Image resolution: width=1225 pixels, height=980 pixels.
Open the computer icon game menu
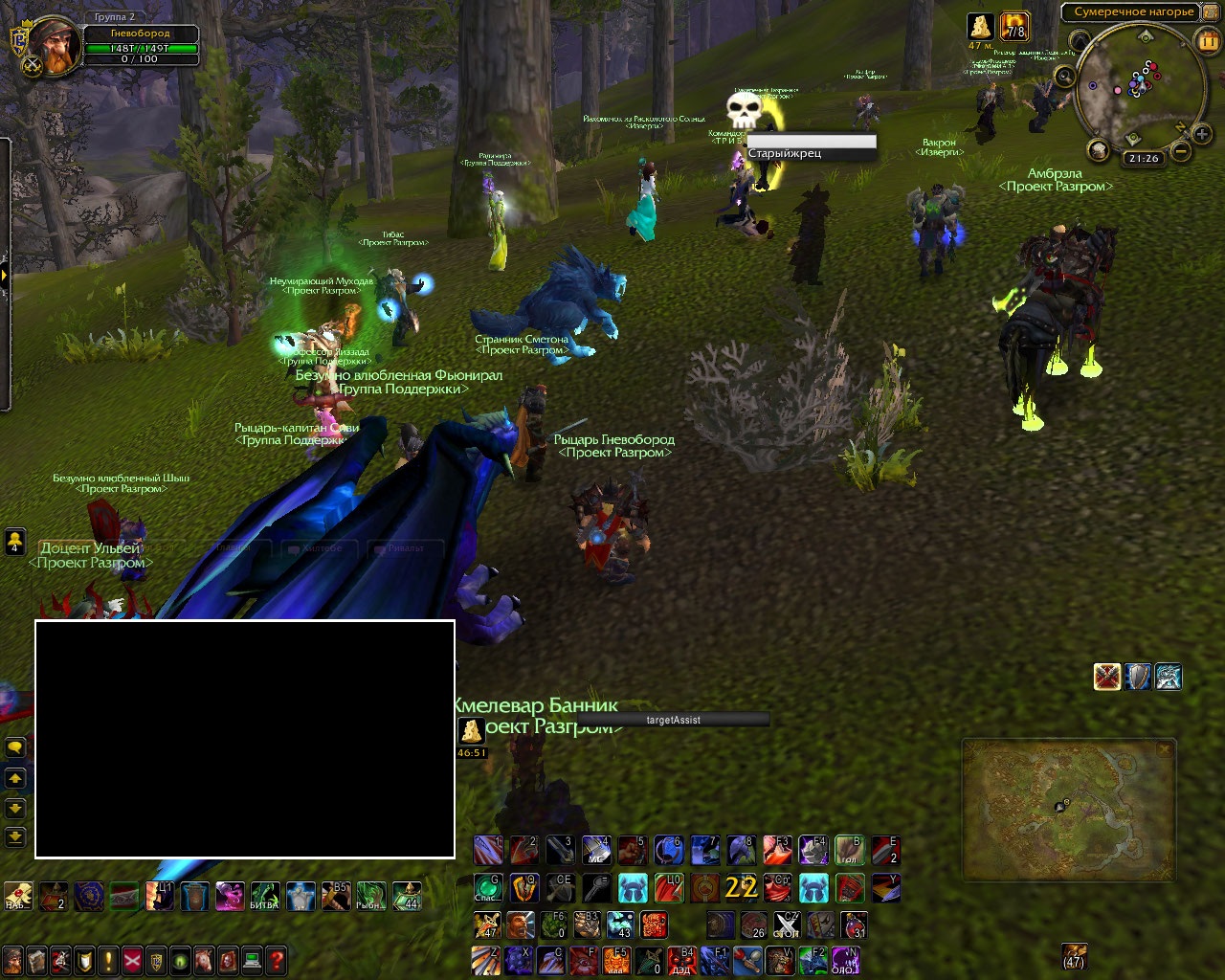click(x=252, y=960)
